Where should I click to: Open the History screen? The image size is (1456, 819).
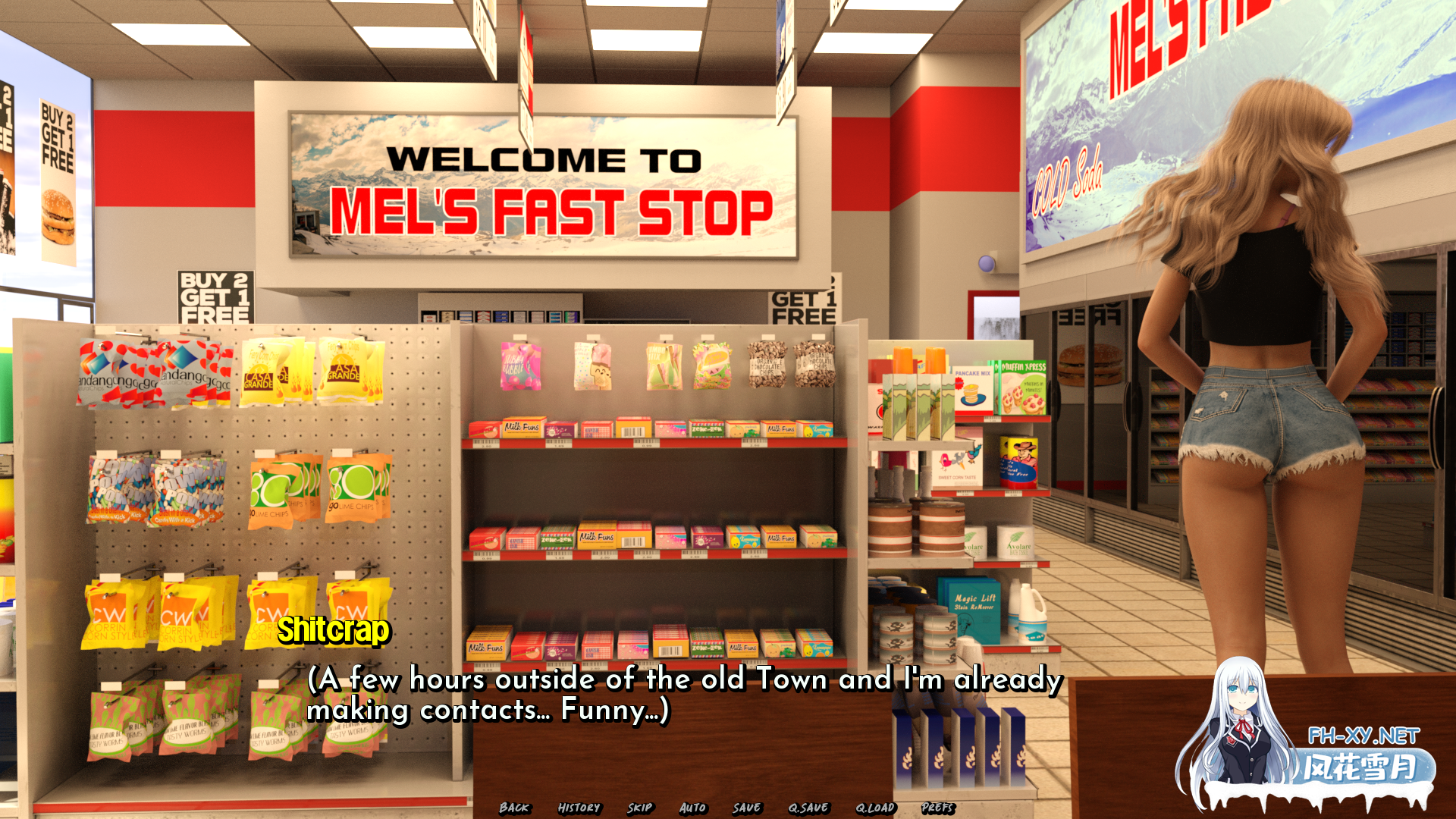pyautogui.click(x=579, y=808)
